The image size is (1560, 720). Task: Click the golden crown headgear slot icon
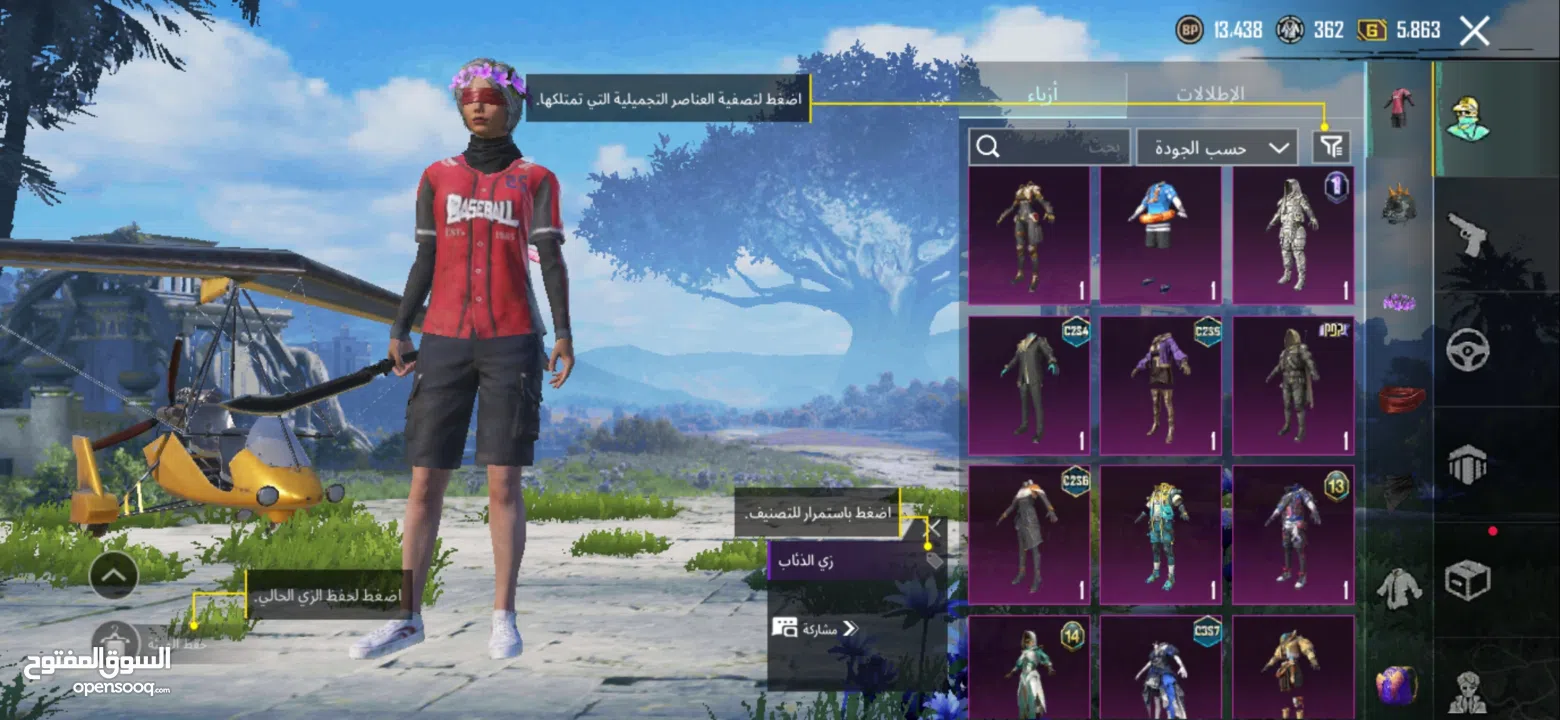(1398, 205)
